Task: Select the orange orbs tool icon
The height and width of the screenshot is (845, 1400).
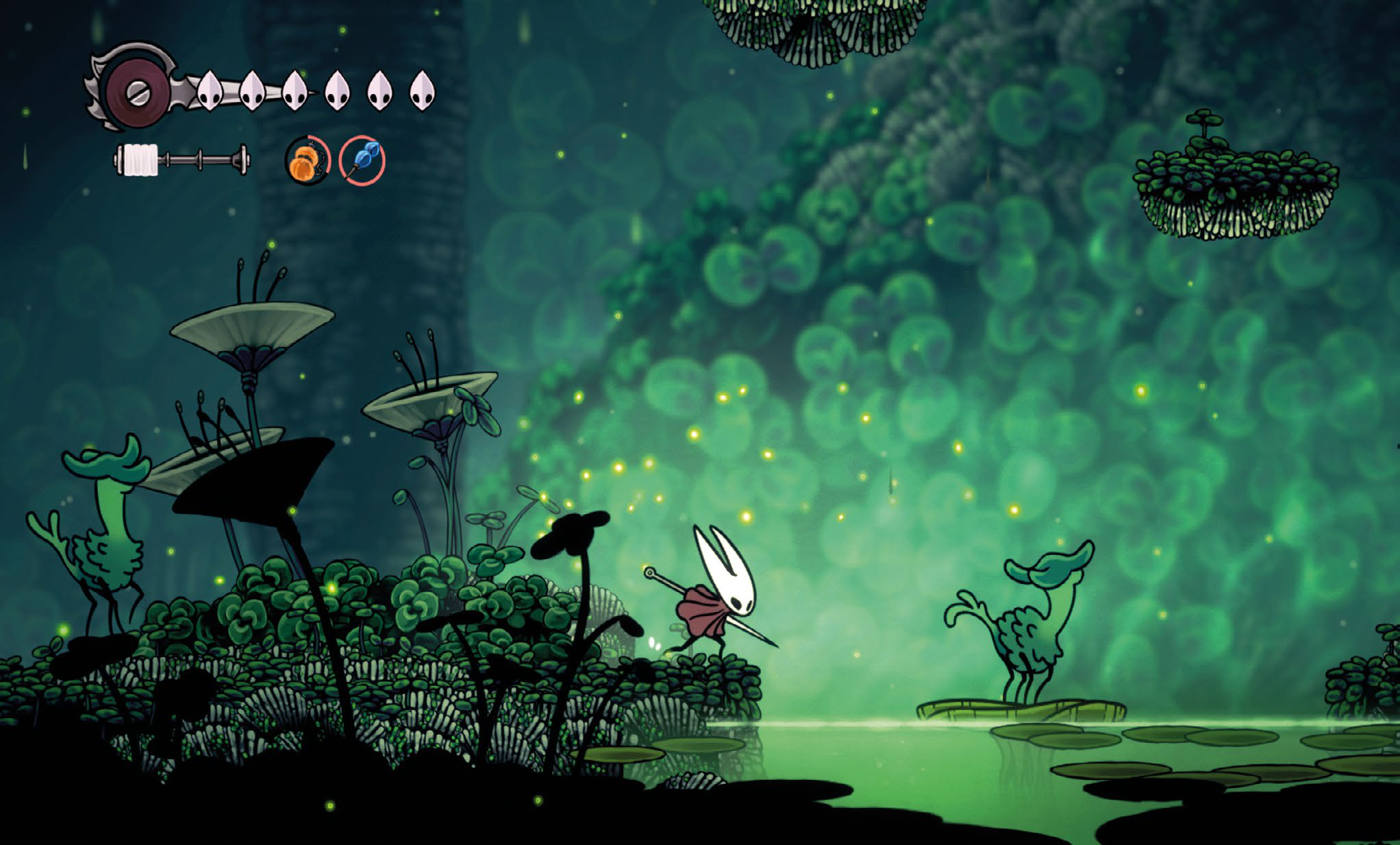Action: (308, 160)
